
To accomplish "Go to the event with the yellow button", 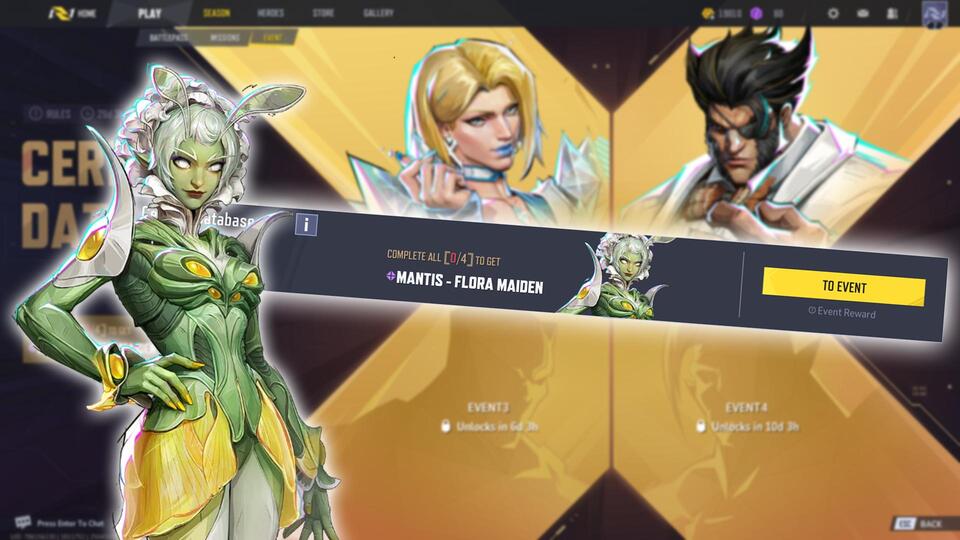I will tap(843, 287).
